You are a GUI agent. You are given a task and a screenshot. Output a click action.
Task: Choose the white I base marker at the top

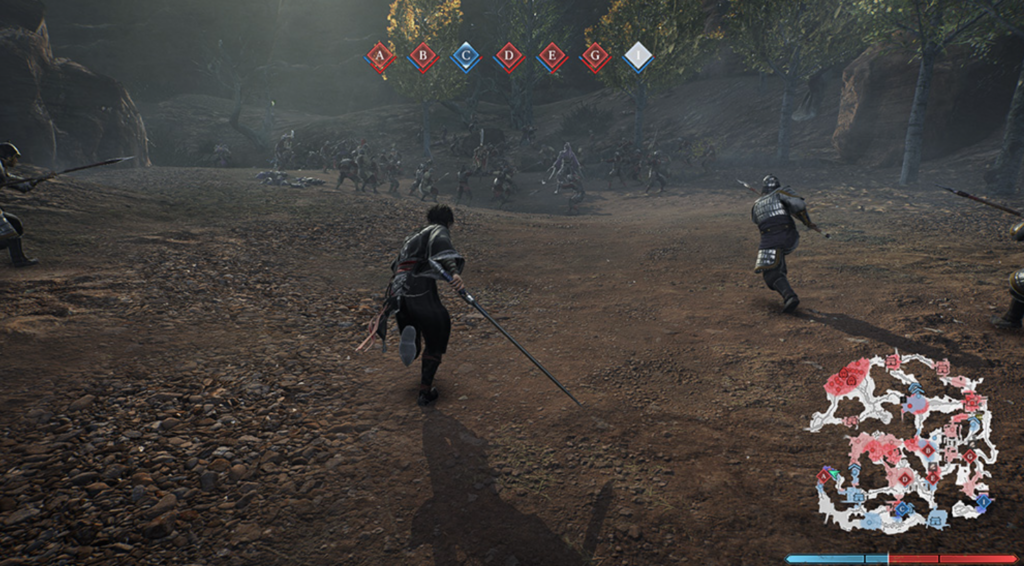(x=638, y=57)
